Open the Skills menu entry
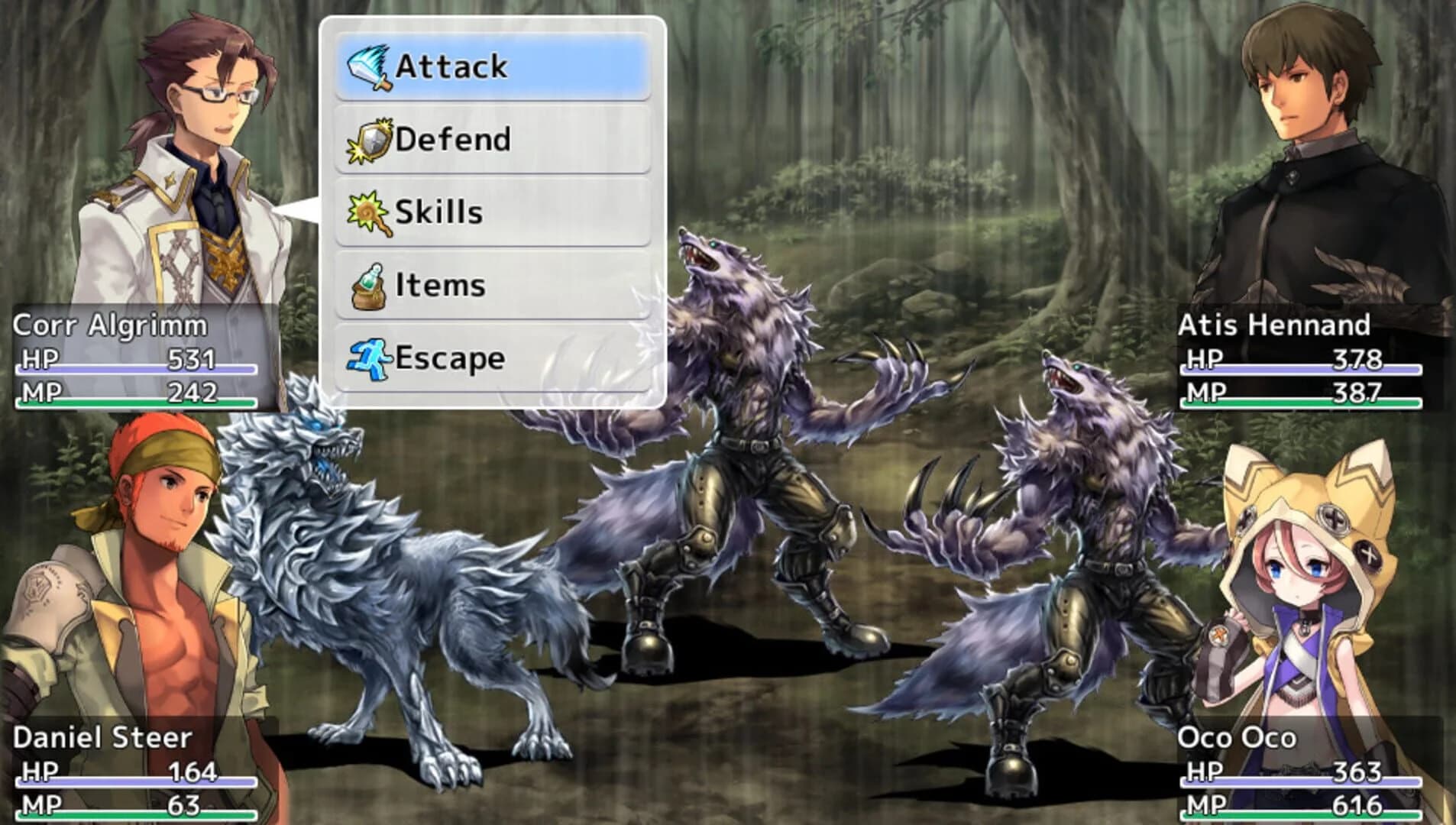The image size is (1456, 825). click(439, 212)
